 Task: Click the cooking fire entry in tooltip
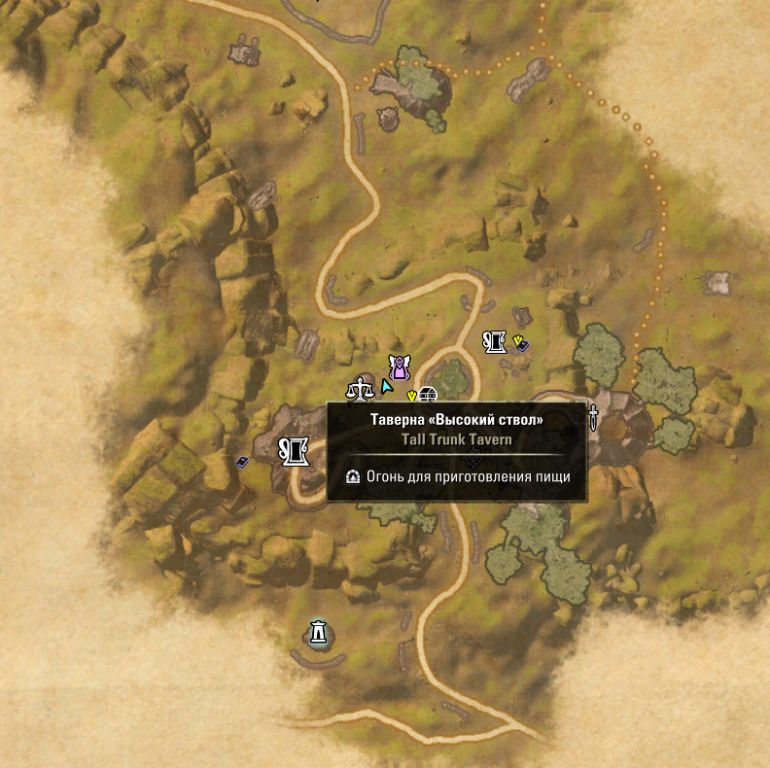pos(457,477)
